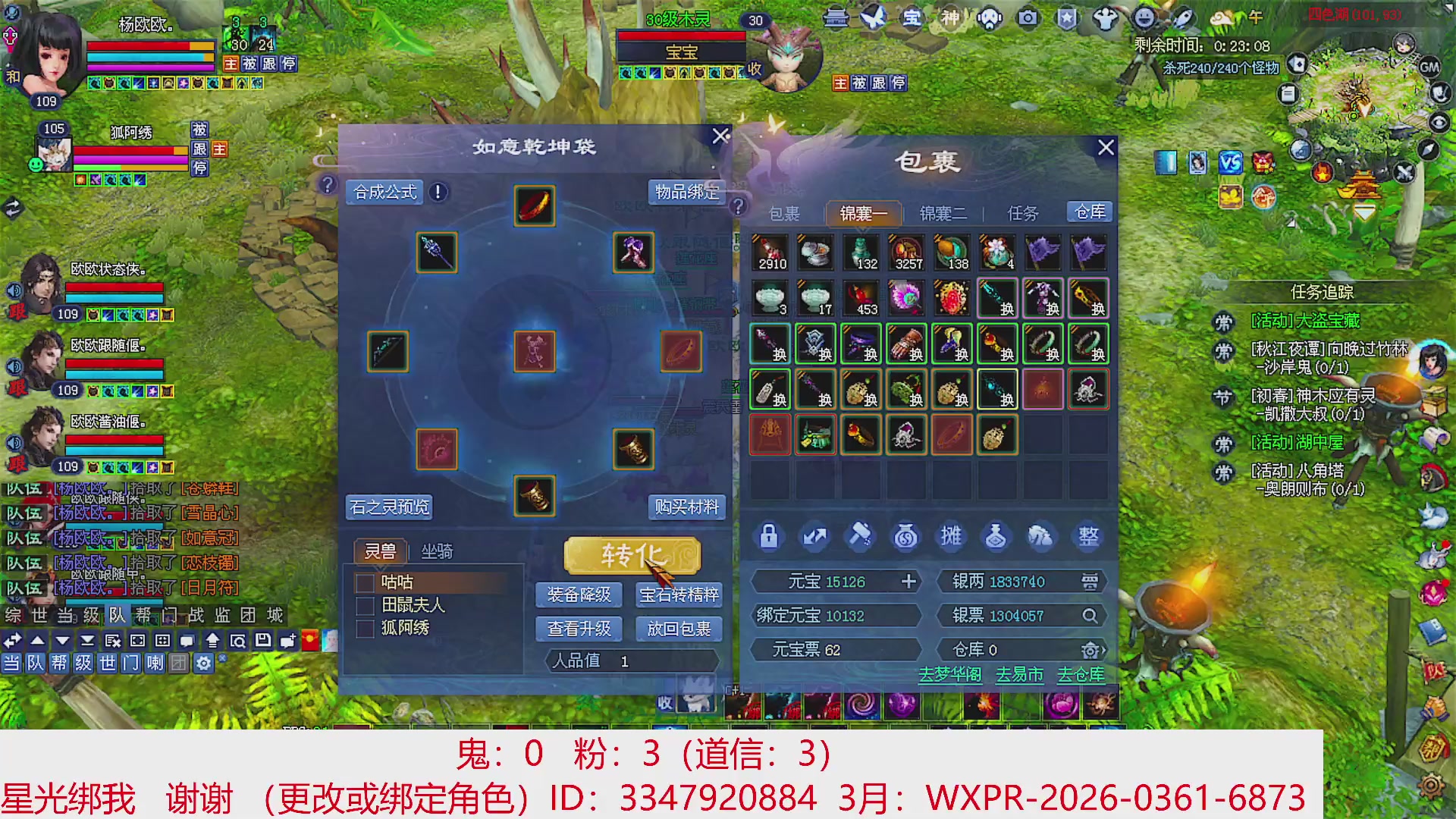Collapse the 宝宝 pet bar with 收 button
Screen dimensions: 1456x819
pos(753,70)
